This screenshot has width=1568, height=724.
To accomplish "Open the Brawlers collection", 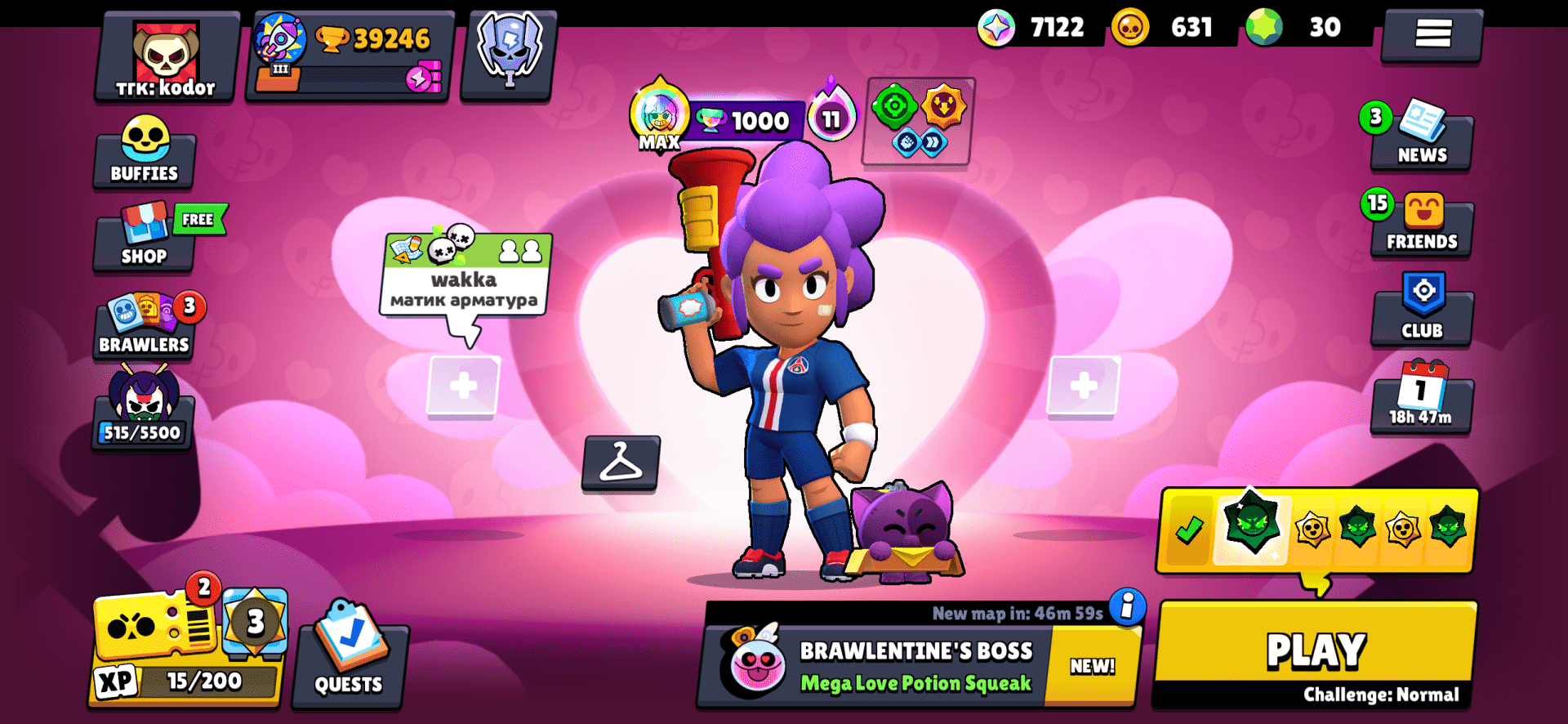I will [x=144, y=325].
